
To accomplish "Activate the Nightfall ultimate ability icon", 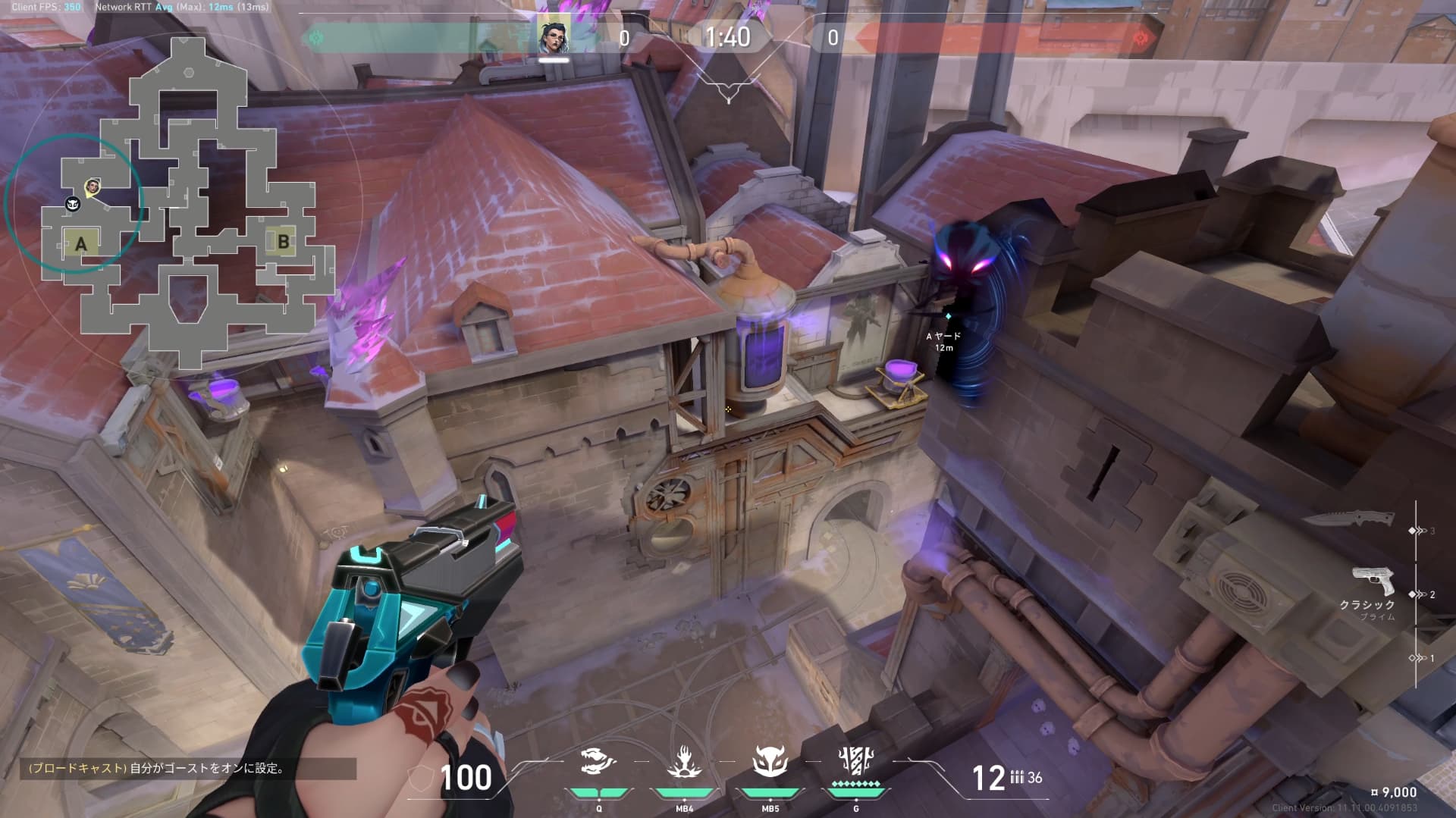I will pyautogui.click(x=856, y=760).
